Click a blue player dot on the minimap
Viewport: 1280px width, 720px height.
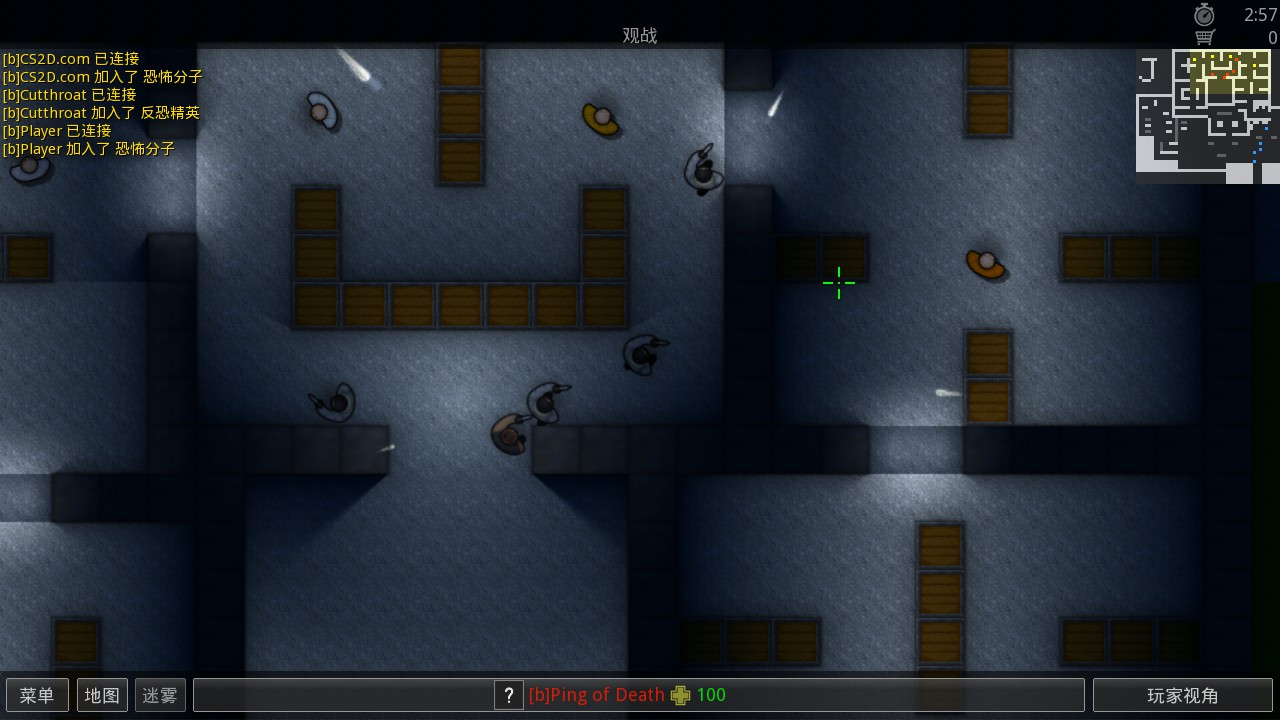click(x=1266, y=128)
